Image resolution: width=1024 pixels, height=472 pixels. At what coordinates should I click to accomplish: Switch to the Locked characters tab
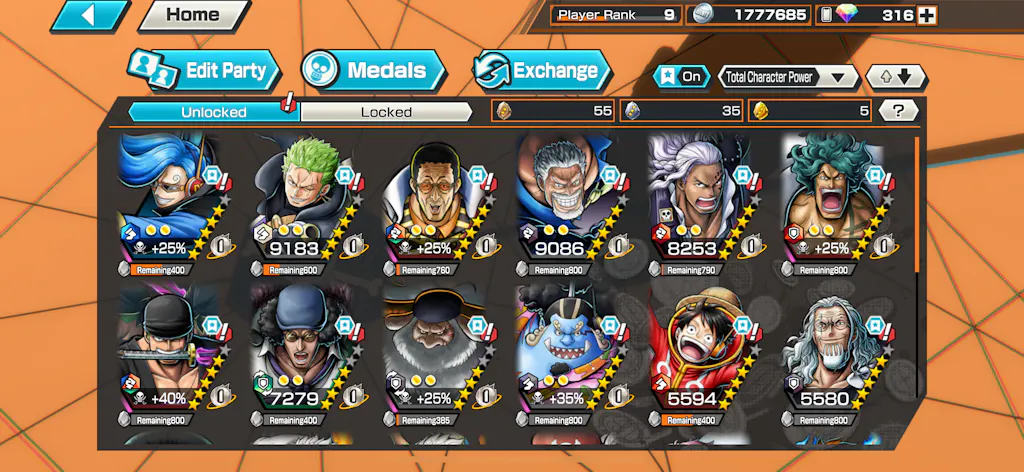[386, 112]
